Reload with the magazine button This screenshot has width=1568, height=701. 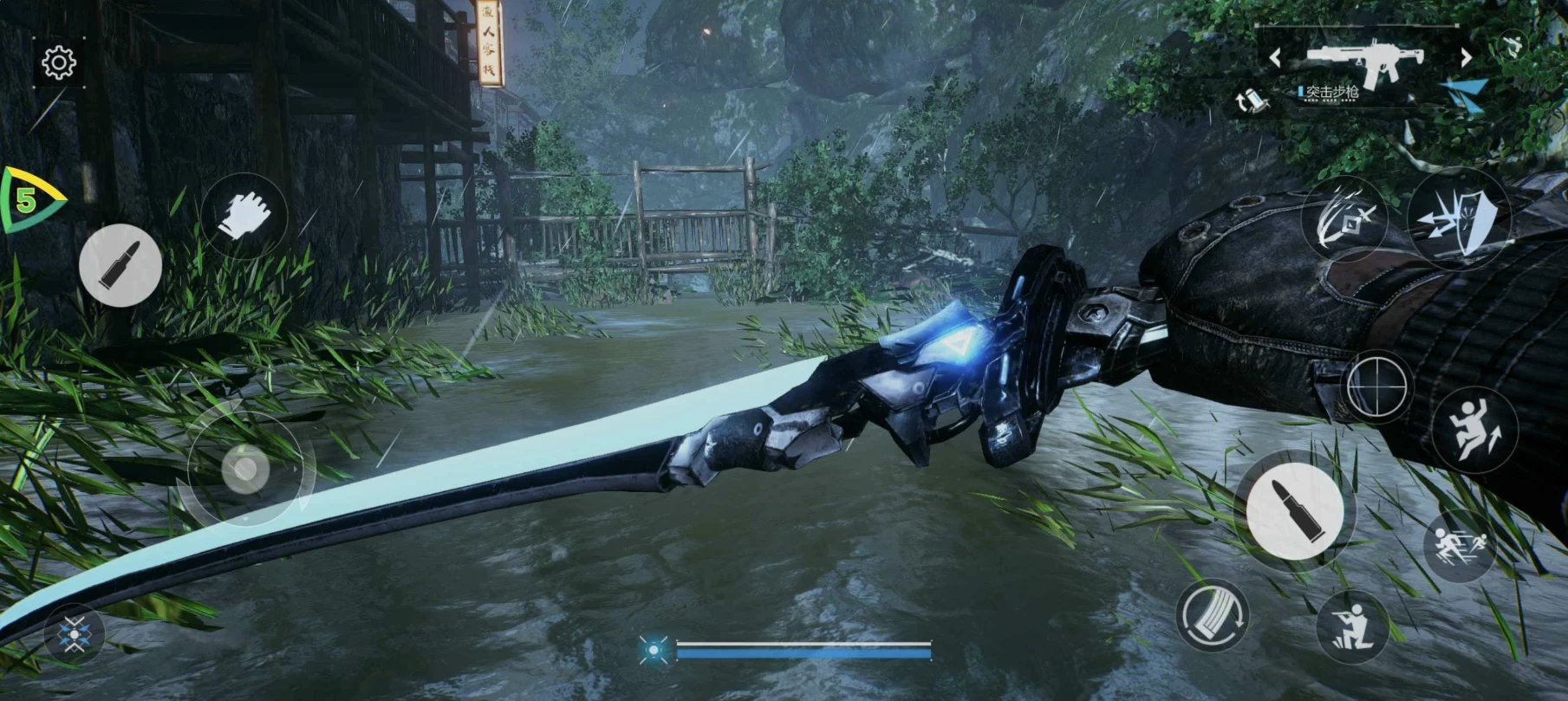1213,616
